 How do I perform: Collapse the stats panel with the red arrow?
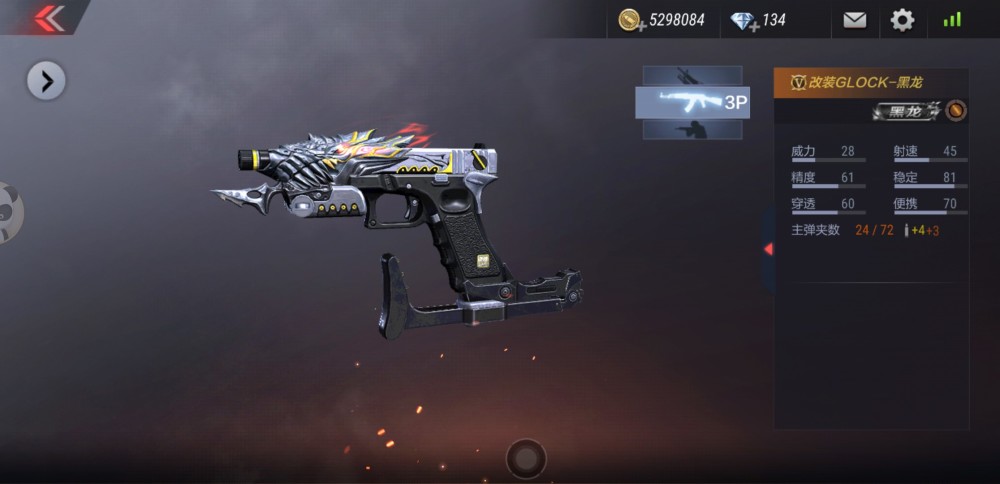[x=767, y=248]
